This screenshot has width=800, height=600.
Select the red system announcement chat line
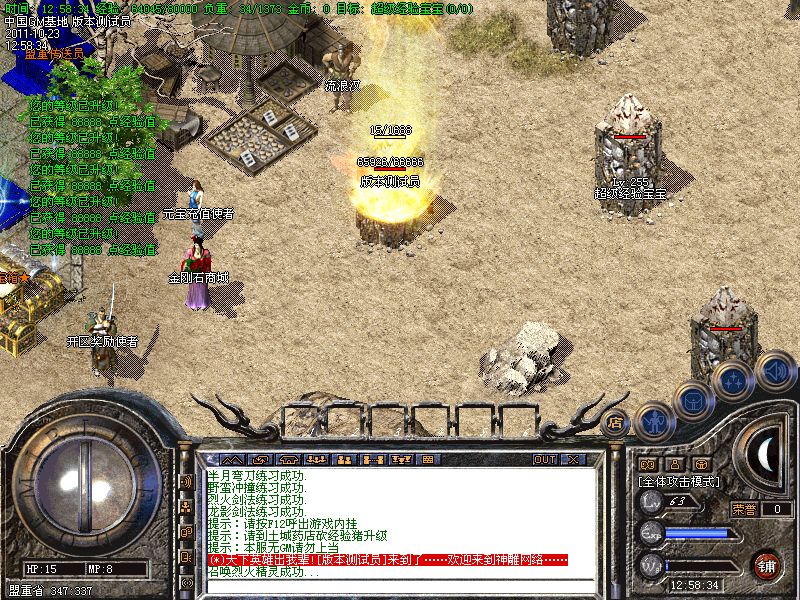pos(388,560)
